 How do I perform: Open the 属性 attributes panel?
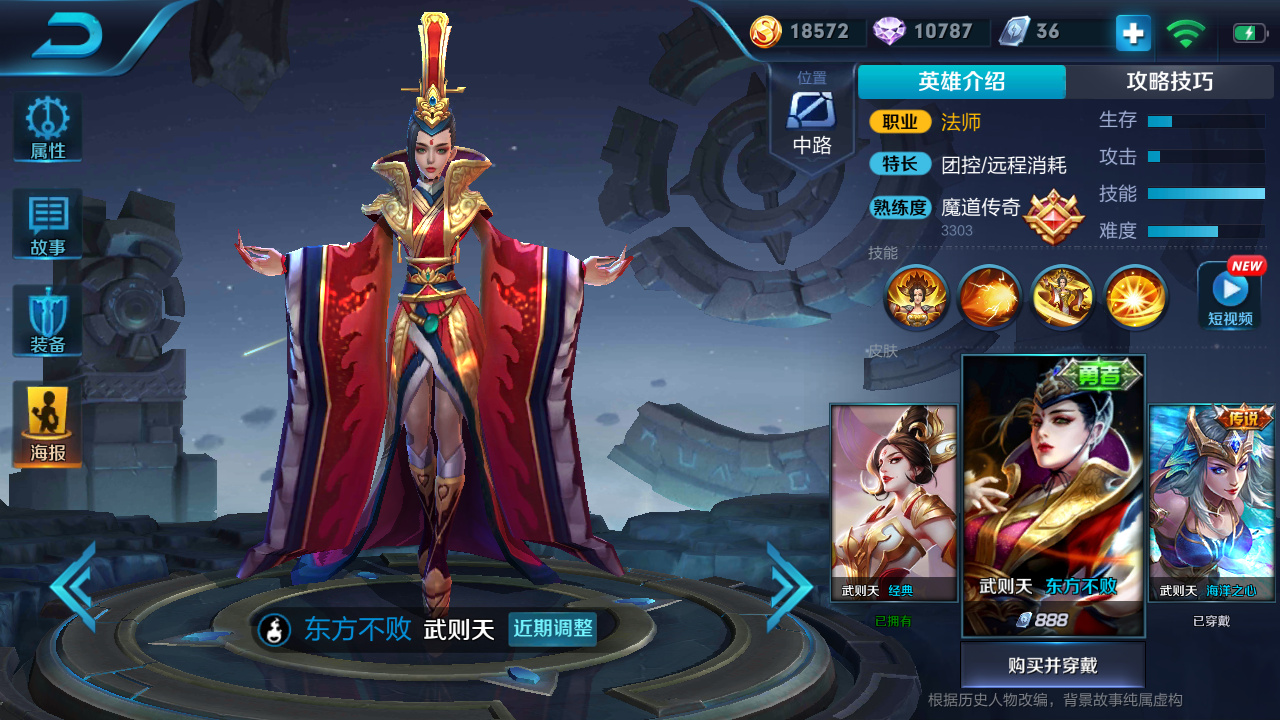click(46, 125)
